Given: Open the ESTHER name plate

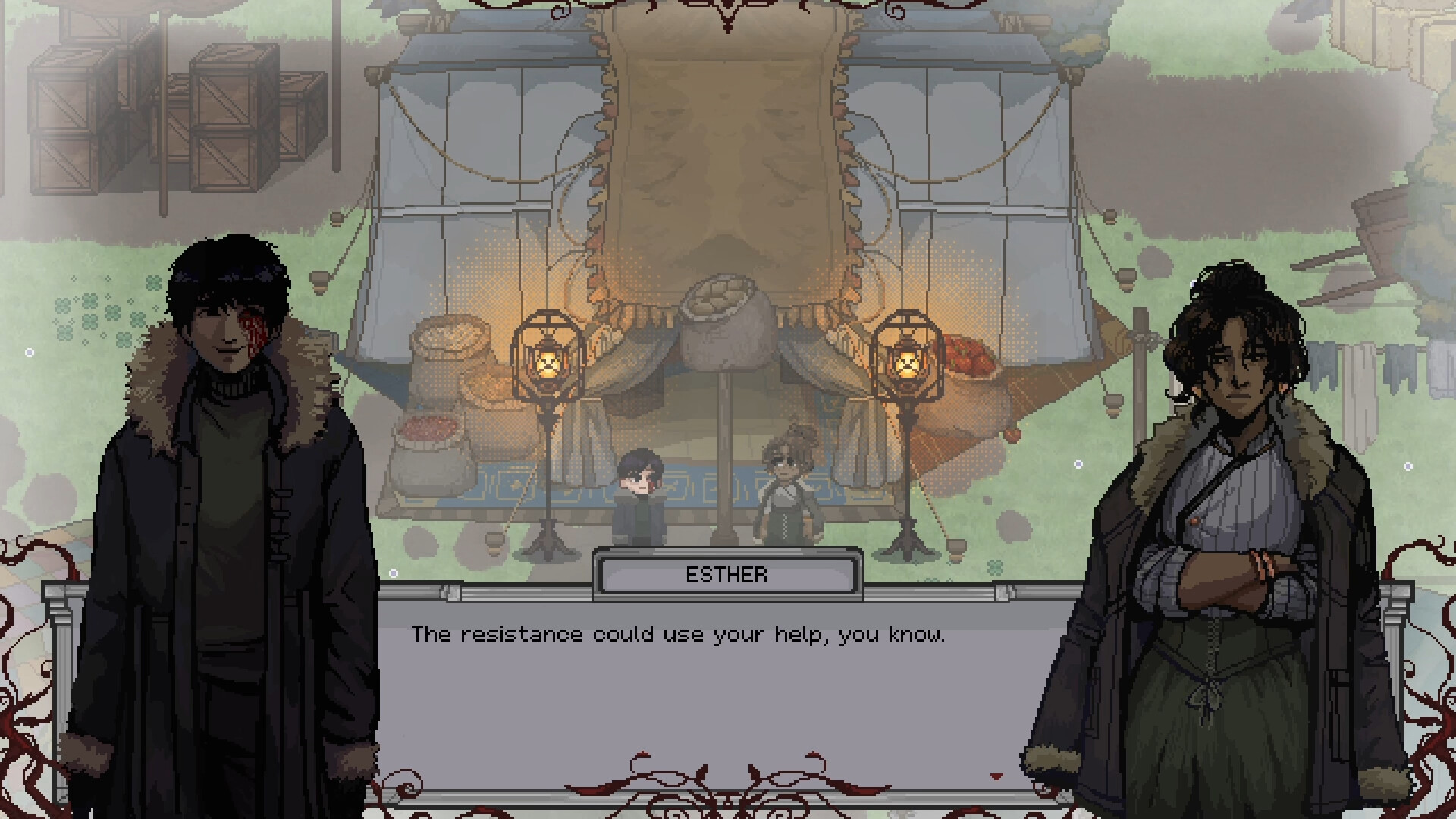Looking at the screenshot, I should (x=726, y=574).
